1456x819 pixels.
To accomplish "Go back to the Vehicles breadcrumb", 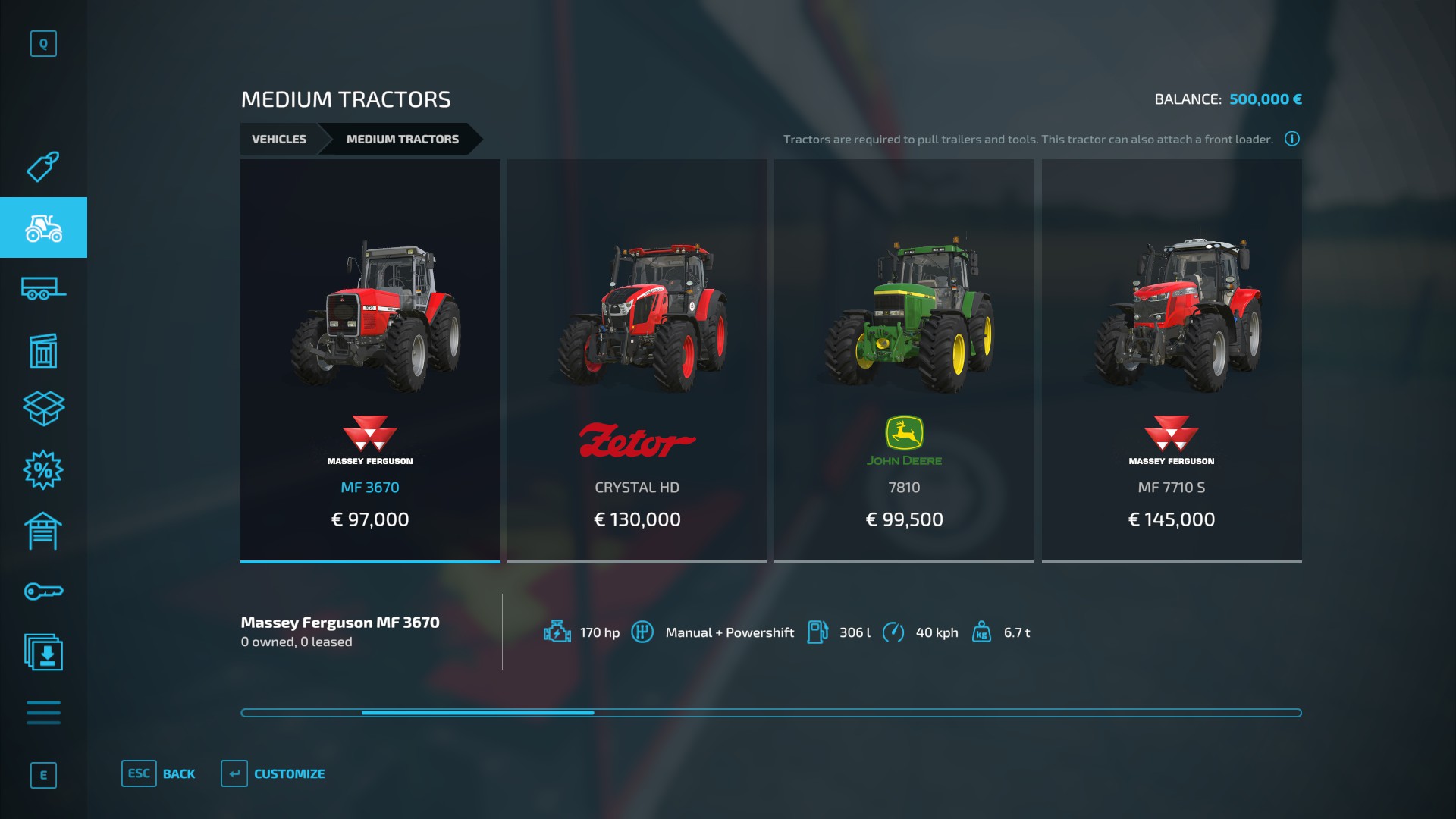I will point(279,139).
